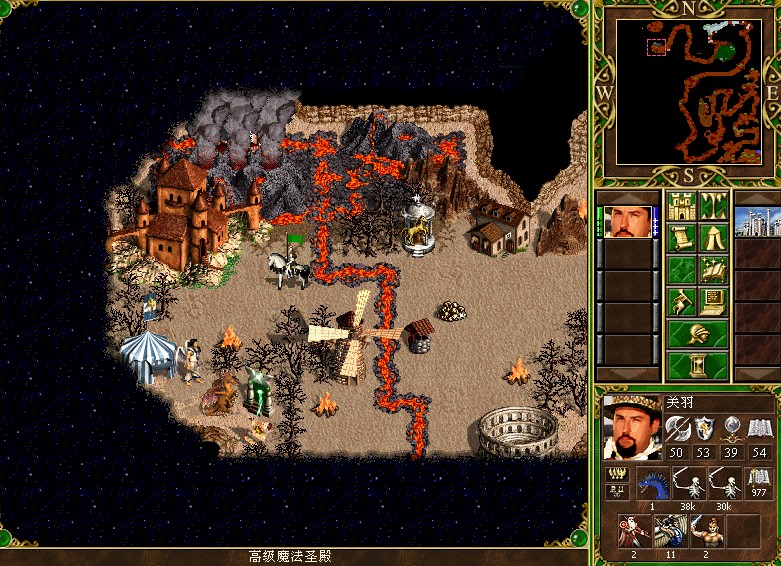Click the Sleep/Wake hero tent button
This screenshot has width=781, height=566.
pos(714,238)
